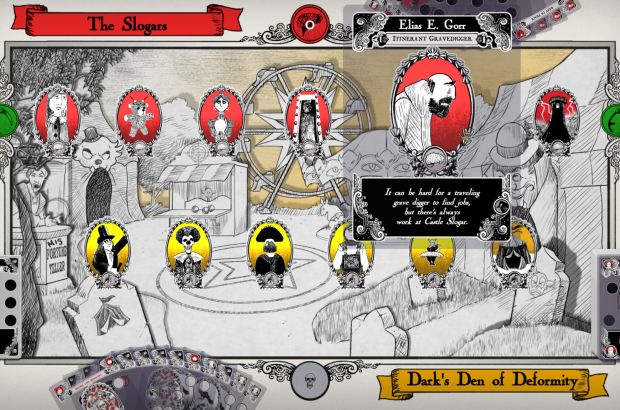Screen dimensions: 620x410
Task: Click the green orb on the left edge
Action: [x=5, y=118]
